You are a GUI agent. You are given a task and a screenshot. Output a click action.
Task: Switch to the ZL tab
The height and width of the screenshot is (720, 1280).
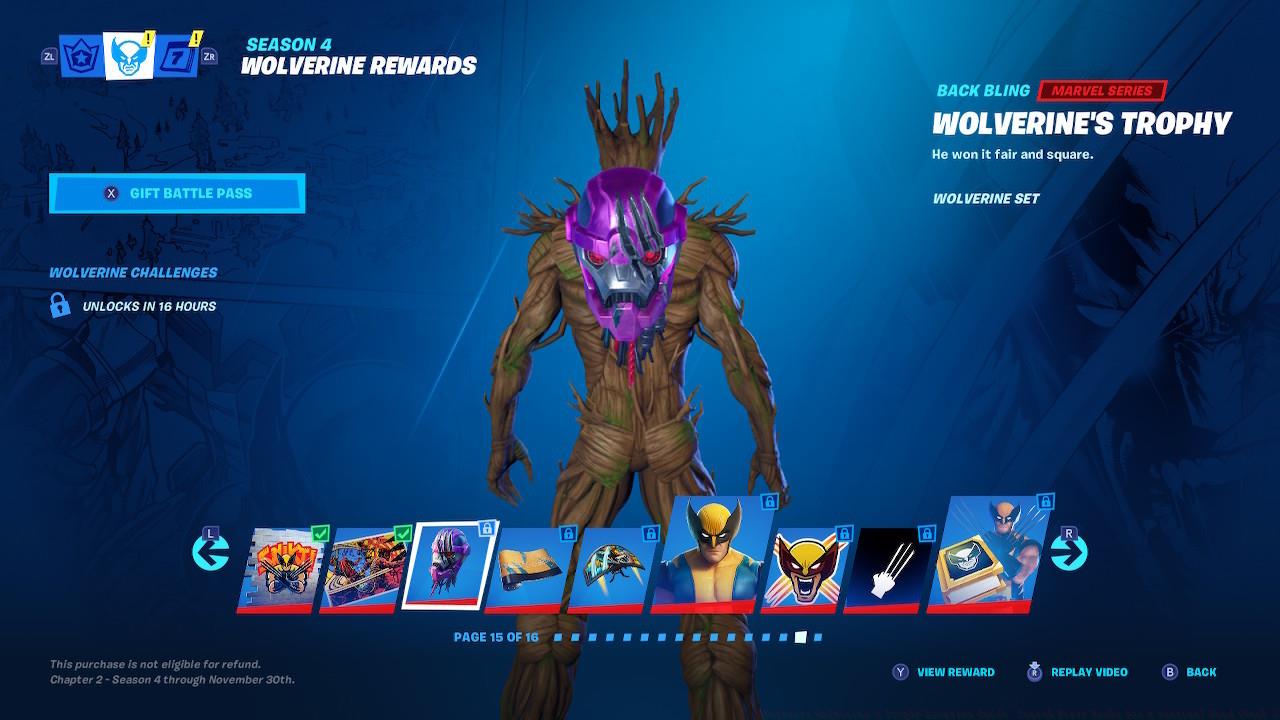(47, 57)
